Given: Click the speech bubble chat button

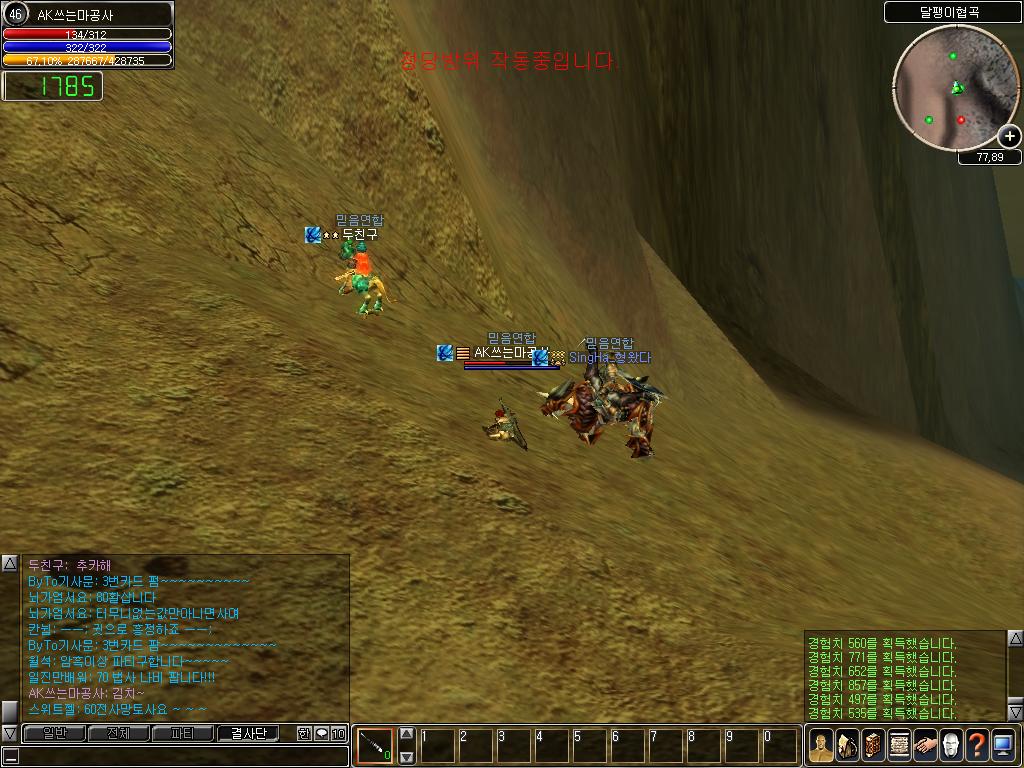Looking at the screenshot, I should coord(321,733).
